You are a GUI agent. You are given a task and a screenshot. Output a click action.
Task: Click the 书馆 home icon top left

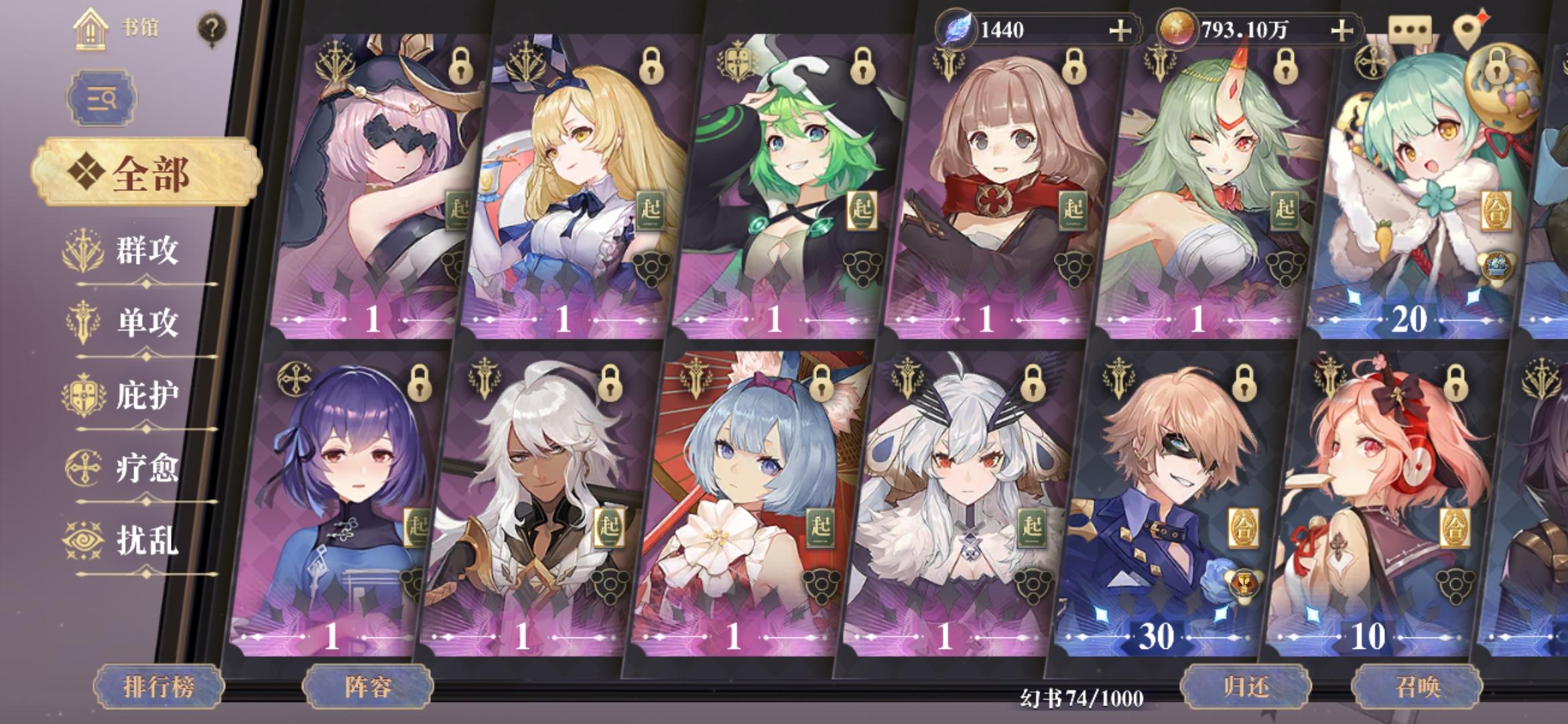point(90,30)
